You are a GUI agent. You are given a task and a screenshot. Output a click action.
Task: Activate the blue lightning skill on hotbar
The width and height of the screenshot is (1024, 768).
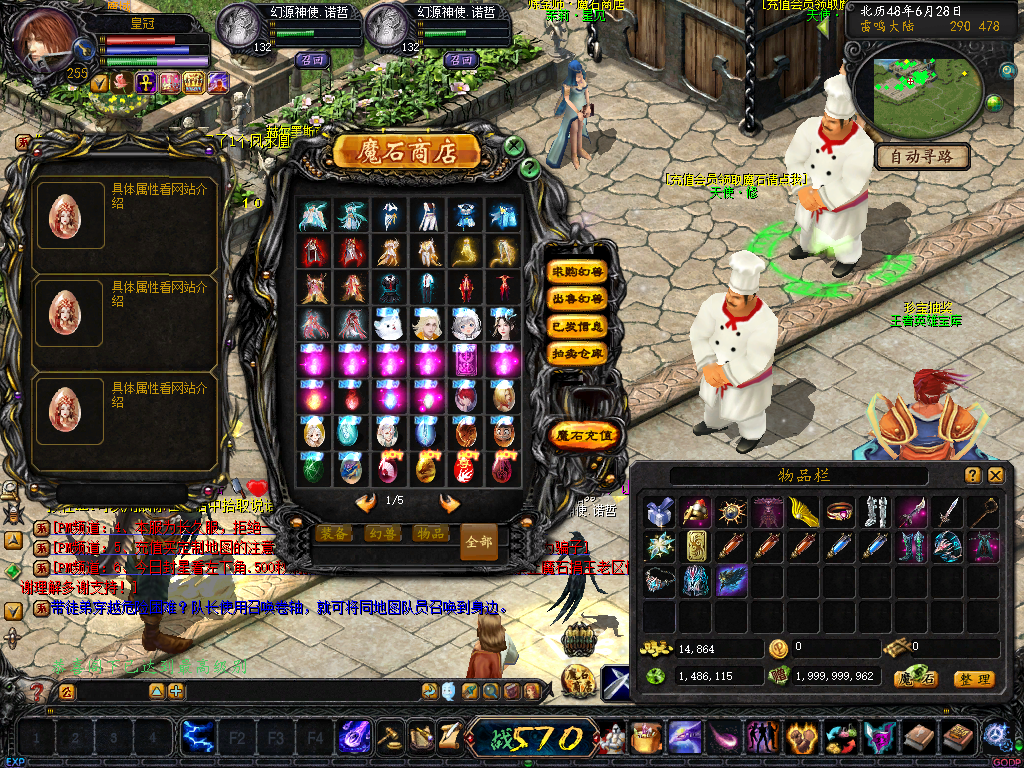195,738
